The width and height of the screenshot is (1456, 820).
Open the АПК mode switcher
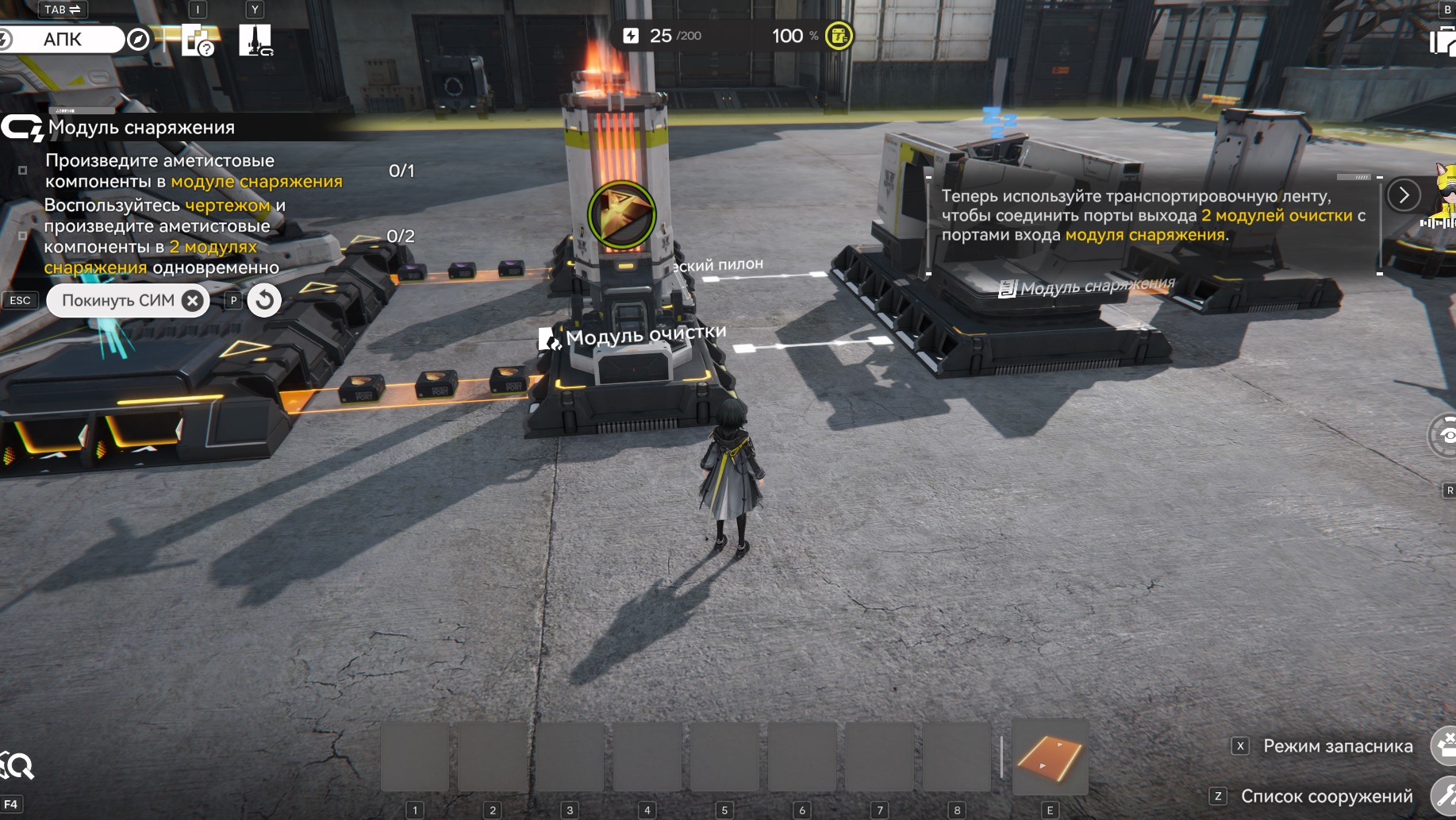[63, 39]
